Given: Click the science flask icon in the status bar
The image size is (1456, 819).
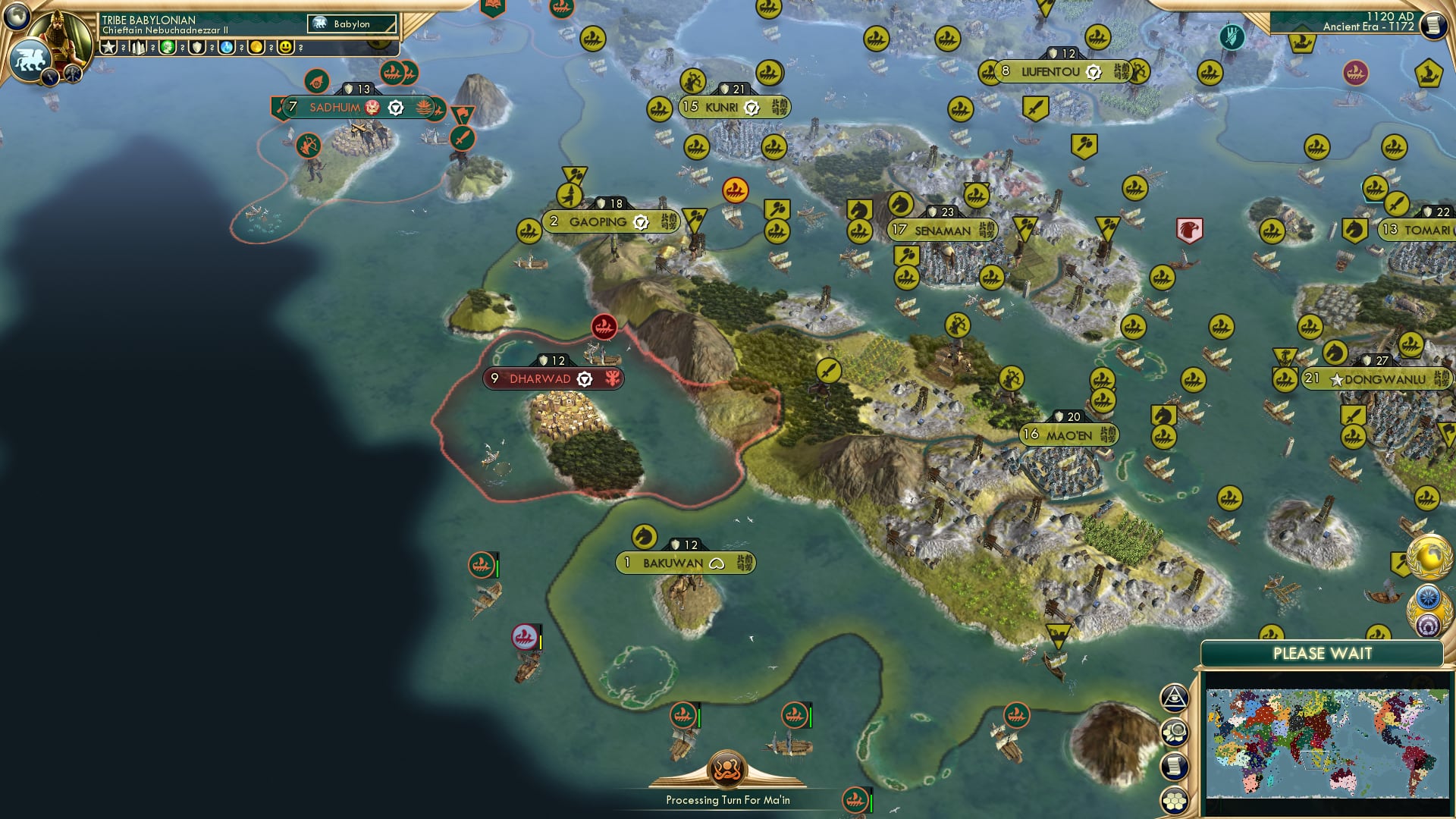Looking at the screenshot, I should [225, 47].
